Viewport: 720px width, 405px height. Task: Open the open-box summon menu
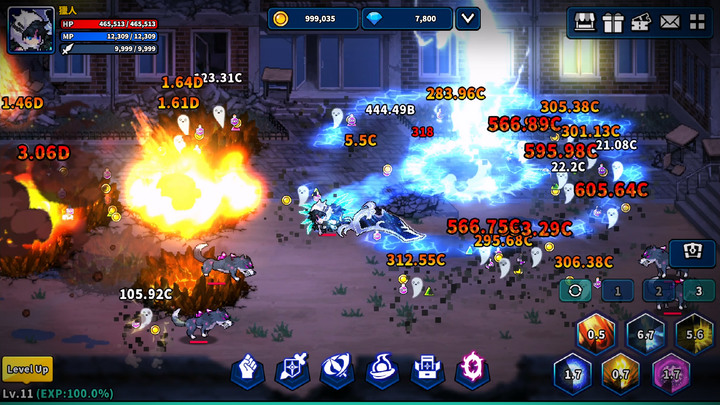(x=428, y=370)
